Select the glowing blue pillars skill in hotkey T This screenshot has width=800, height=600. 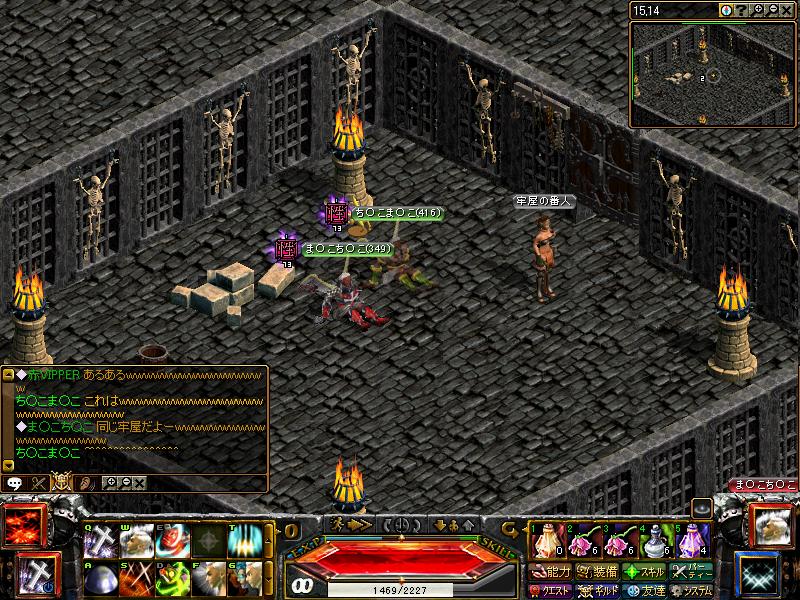coord(243,541)
